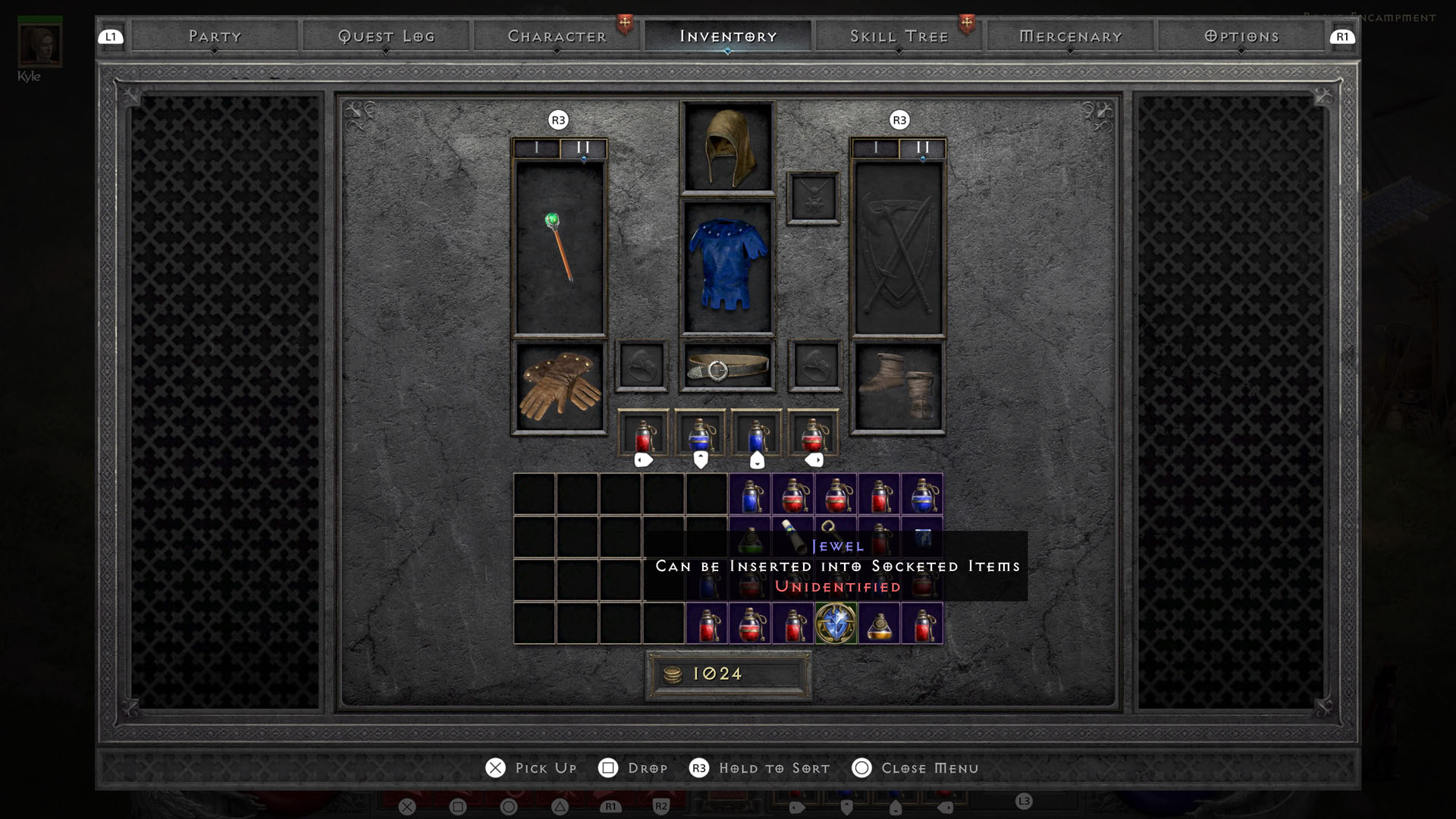Viewport: 1456px width, 819px height.
Task: Click the blue tome in the inventory grid
Action: (x=924, y=538)
